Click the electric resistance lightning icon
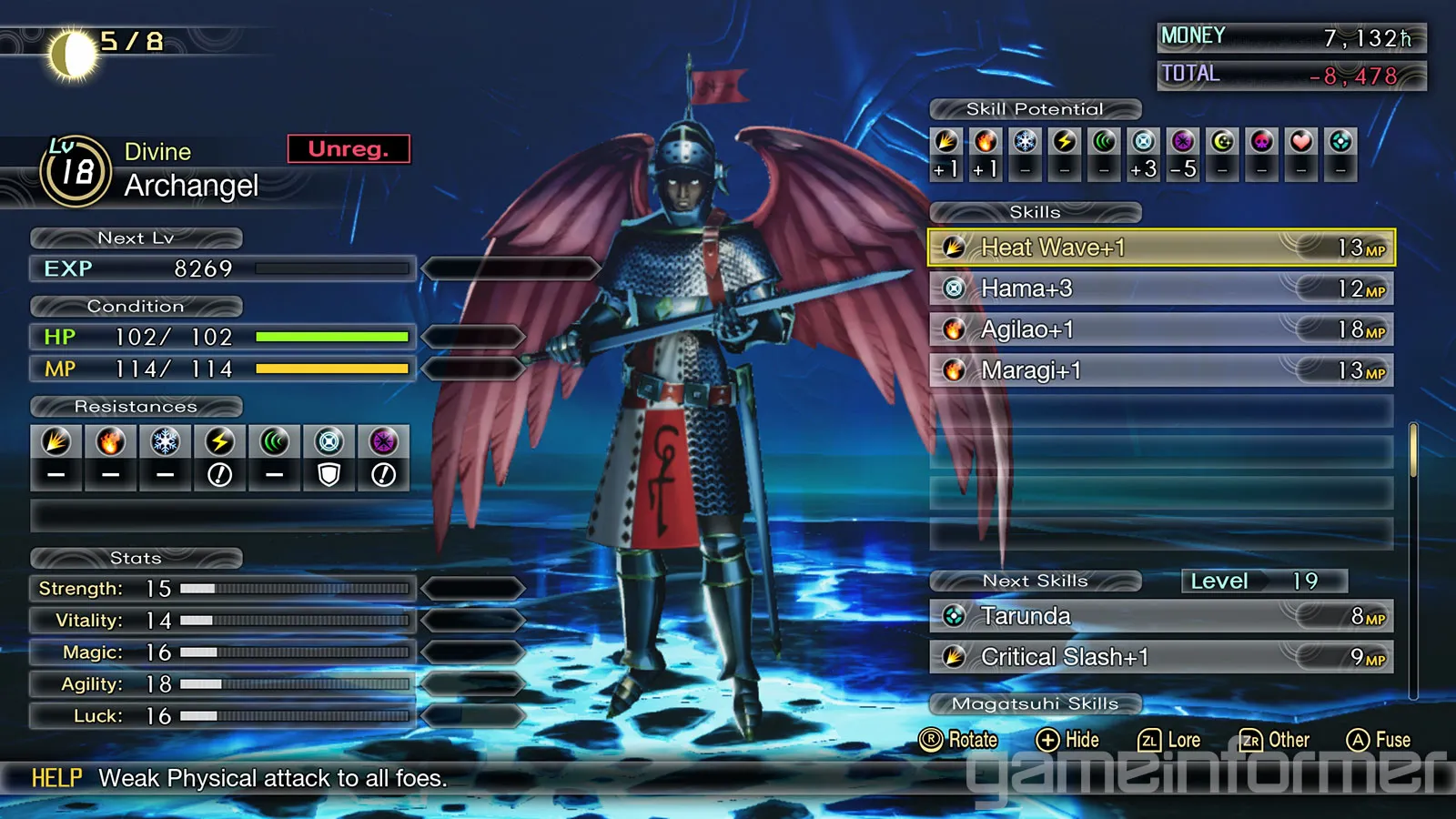 [x=219, y=442]
